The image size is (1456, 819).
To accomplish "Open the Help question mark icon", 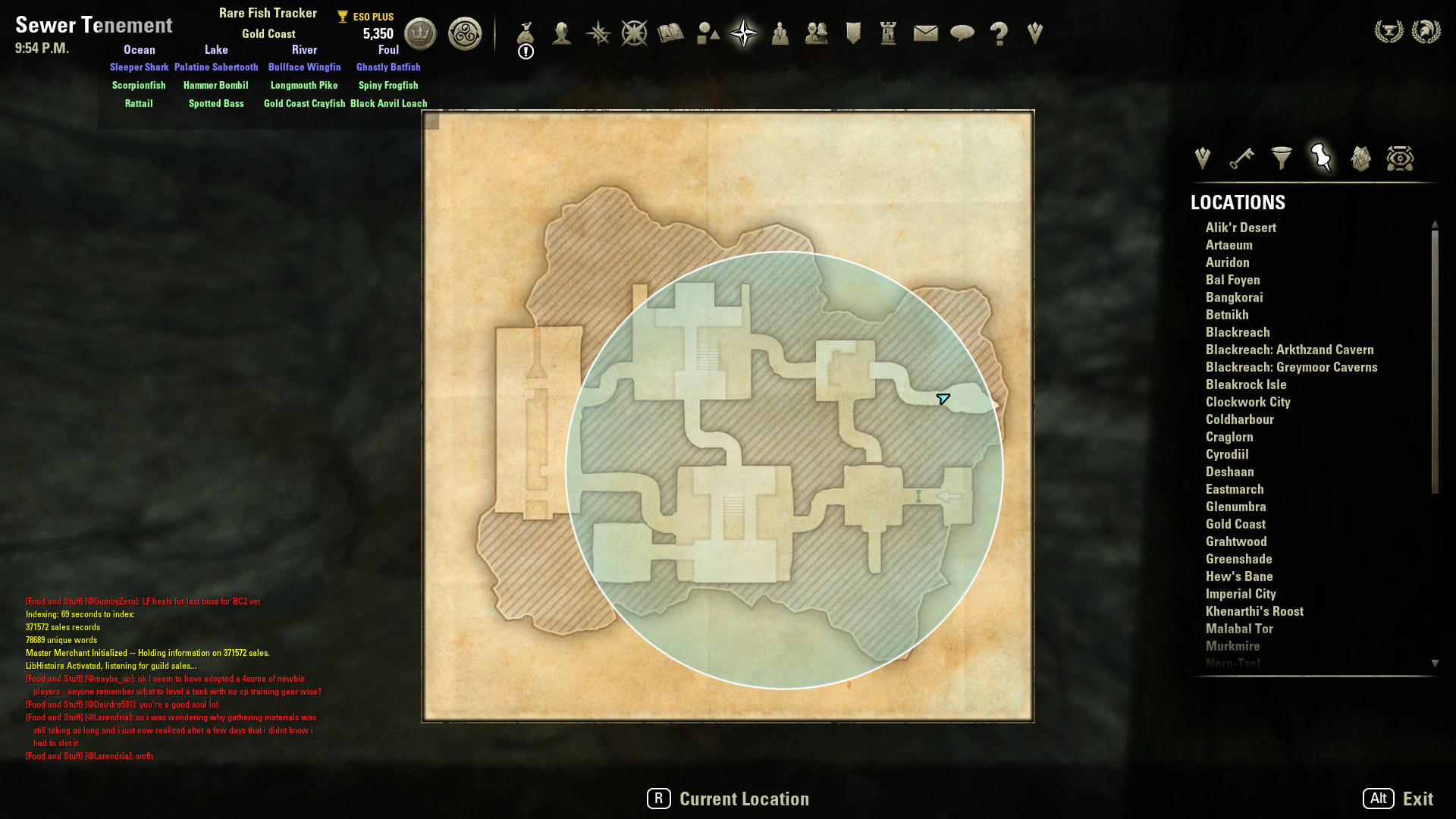I will pos(999,33).
